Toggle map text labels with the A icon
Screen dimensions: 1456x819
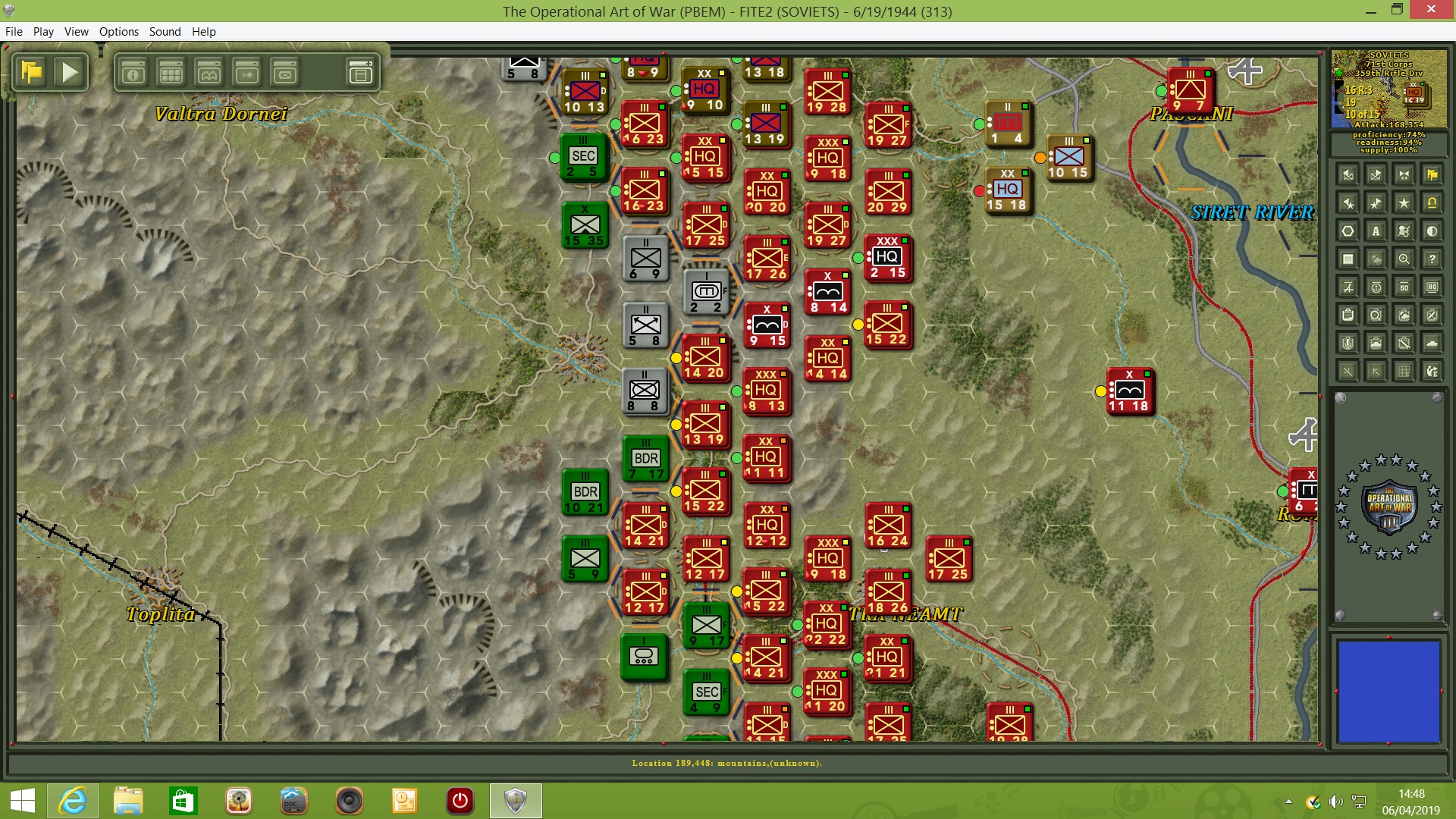[x=1376, y=231]
